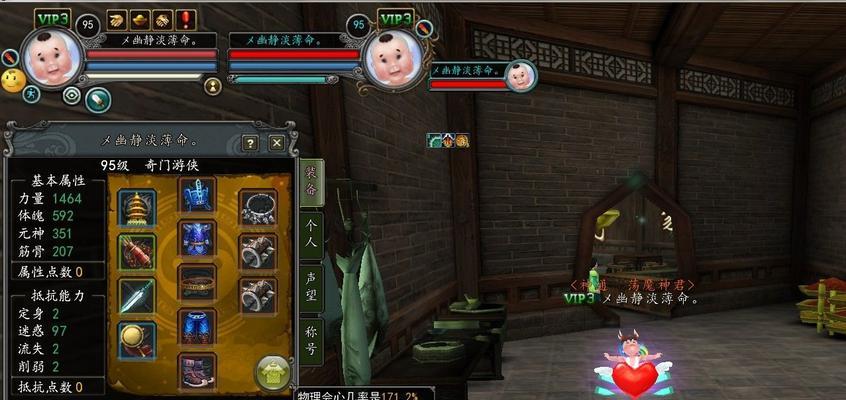Open help with the question mark button
Screen dimensions: 846x400
click(x=250, y=143)
